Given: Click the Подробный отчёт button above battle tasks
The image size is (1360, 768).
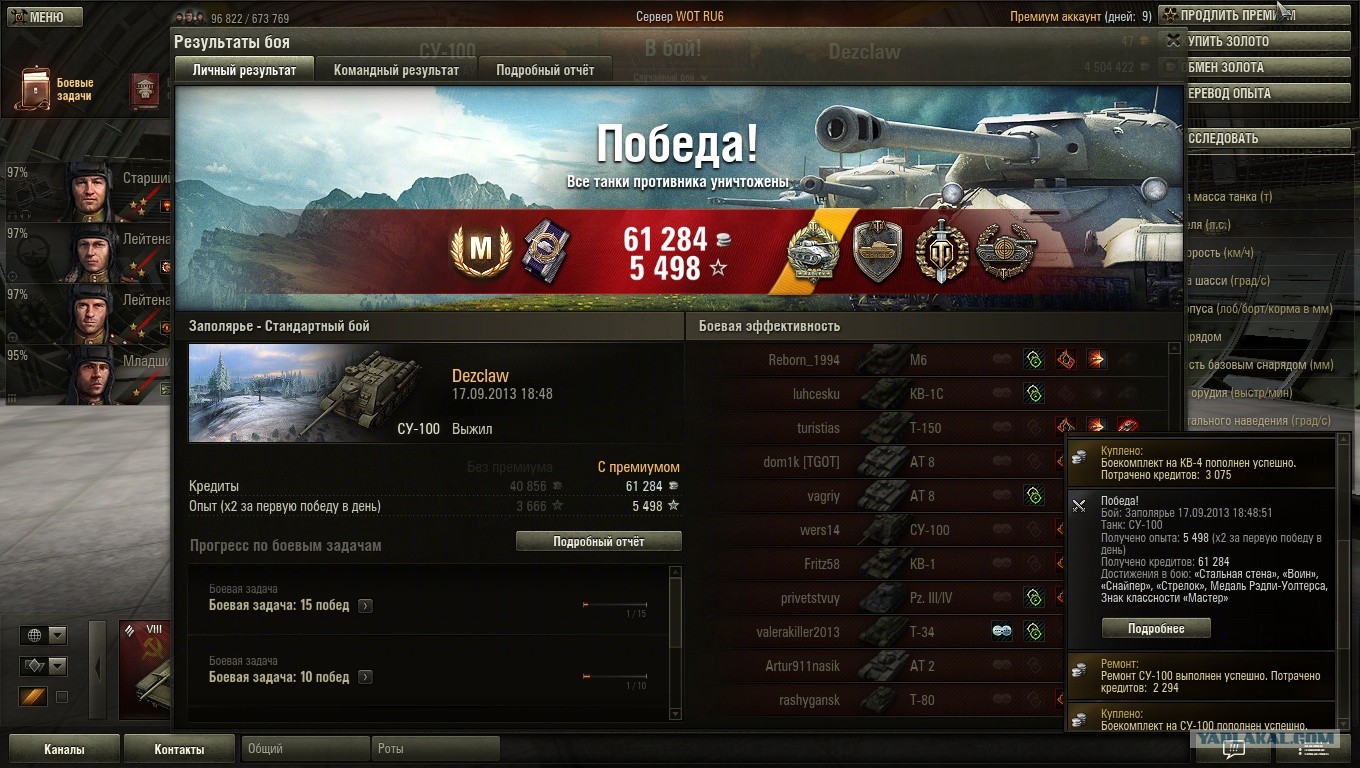Looking at the screenshot, I should (x=598, y=541).
